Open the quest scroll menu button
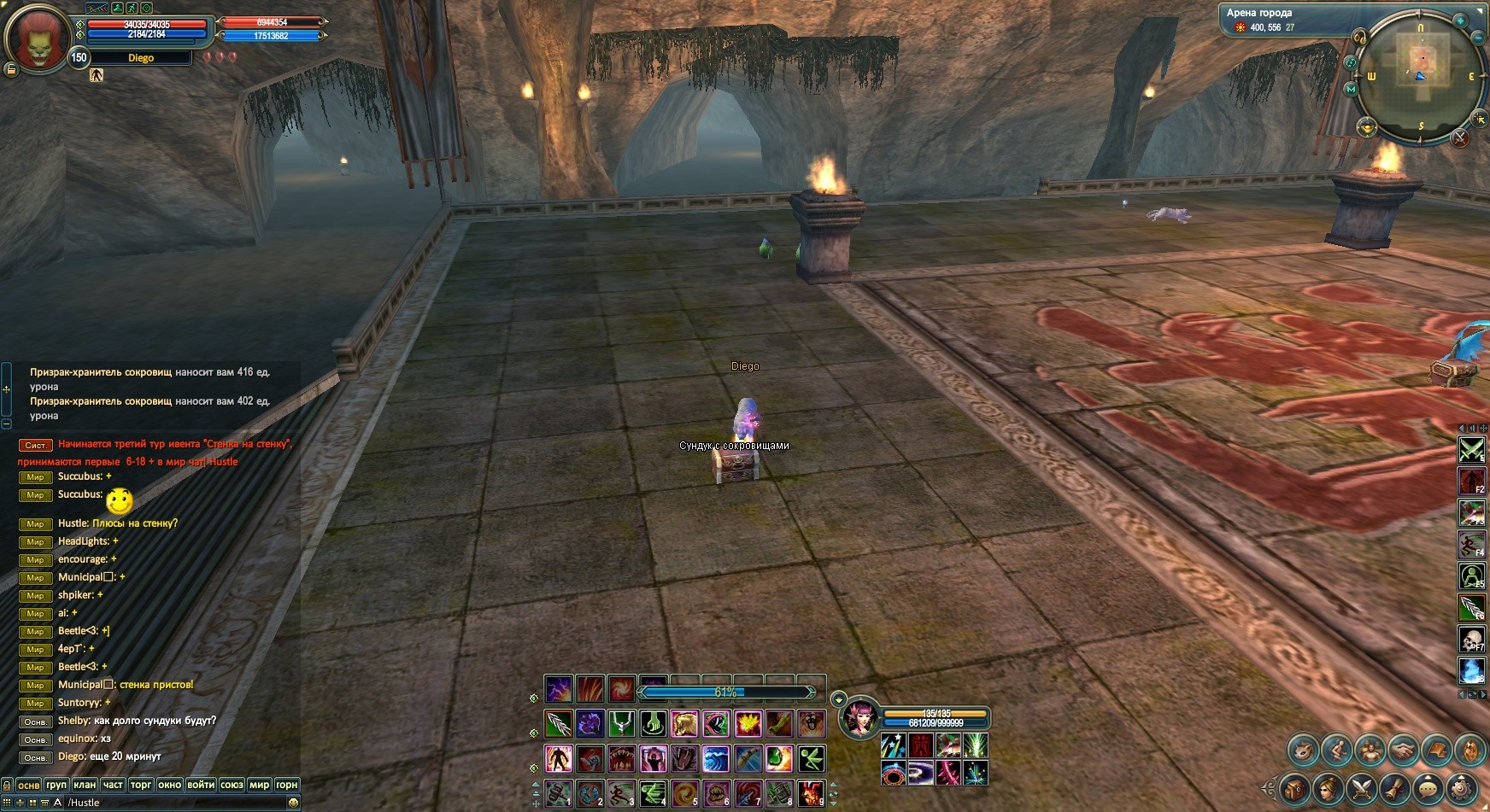This screenshot has height=812, width=1490. click(1394, 788)
